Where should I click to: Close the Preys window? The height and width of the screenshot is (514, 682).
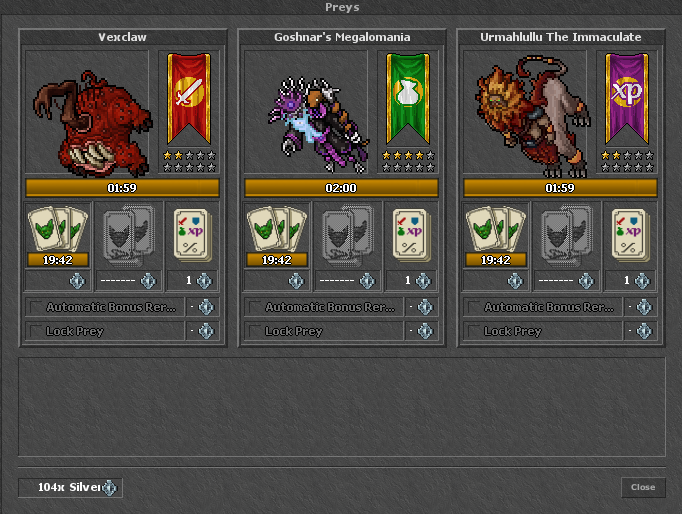pyautogui.click(x=642, y=487)
